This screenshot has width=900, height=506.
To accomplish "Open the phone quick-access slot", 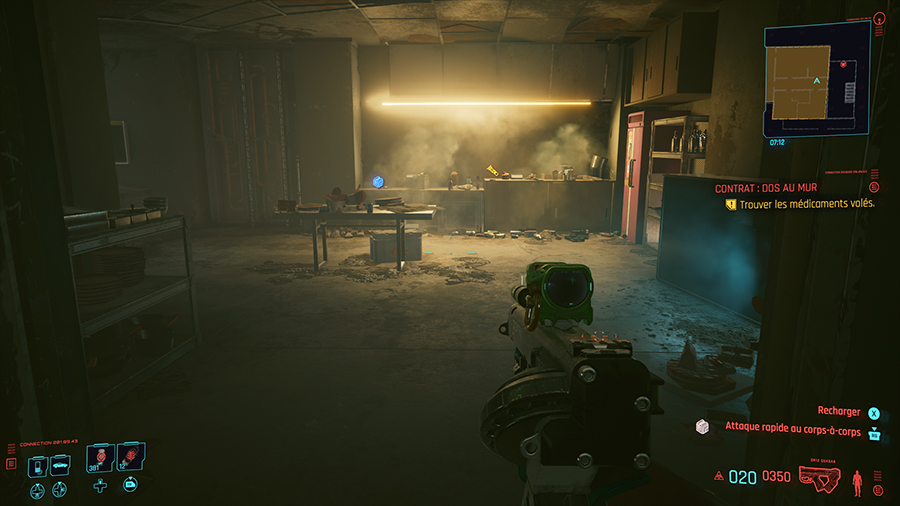I will point(37,465).
